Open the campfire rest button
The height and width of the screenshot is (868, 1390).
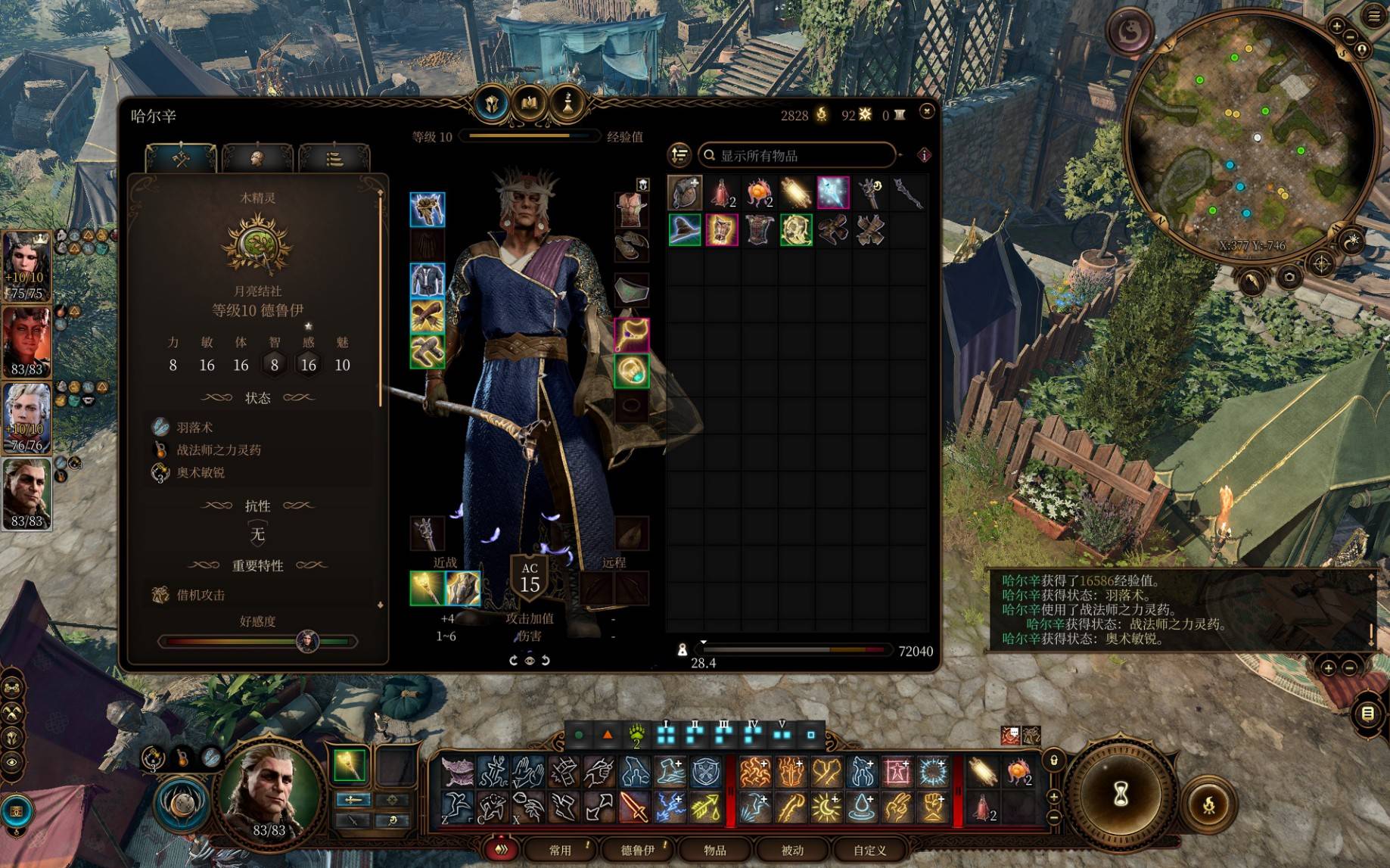1208,804
